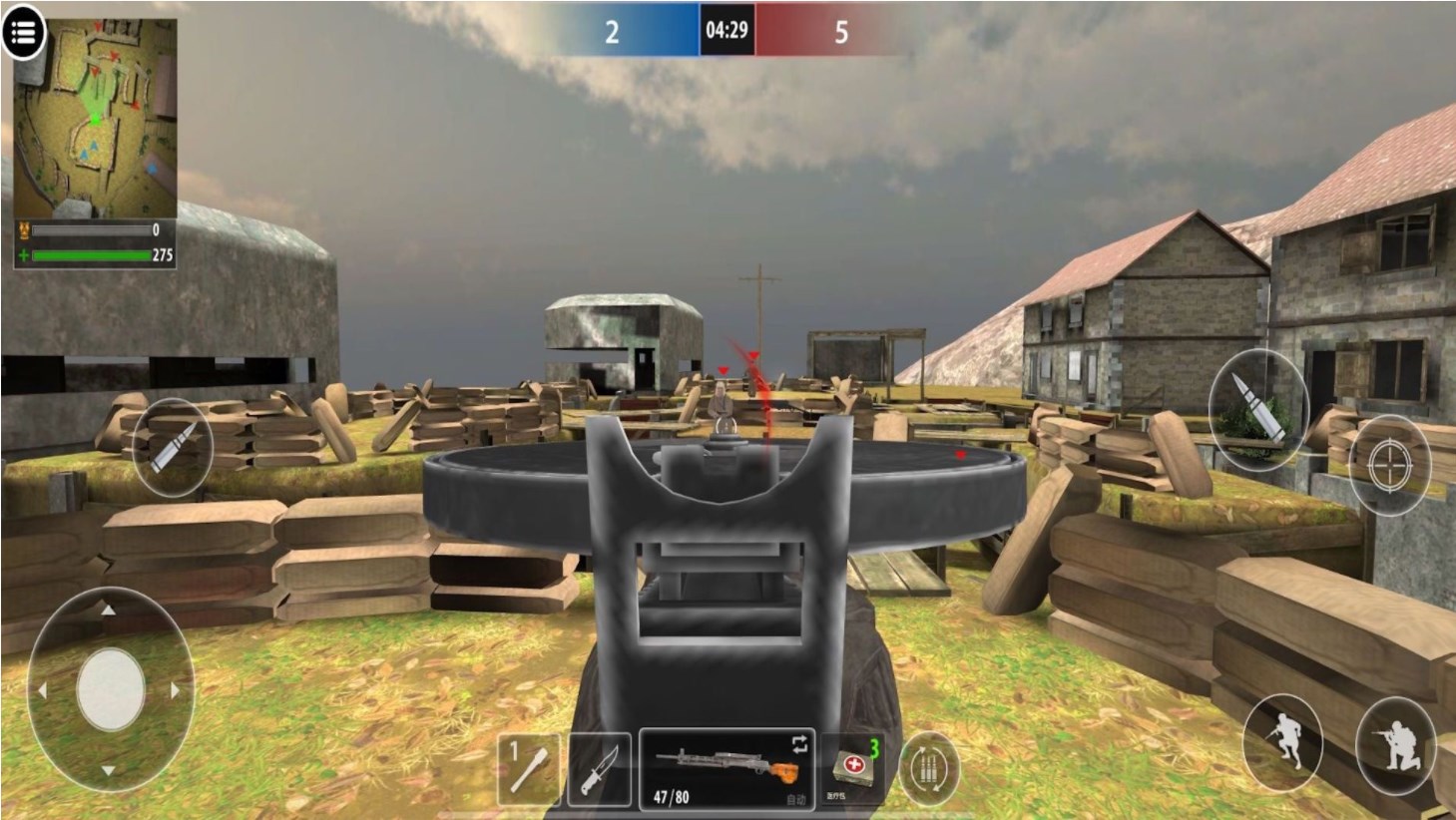Tap the reload icon with circular arrows

click(x=928, y=768)
